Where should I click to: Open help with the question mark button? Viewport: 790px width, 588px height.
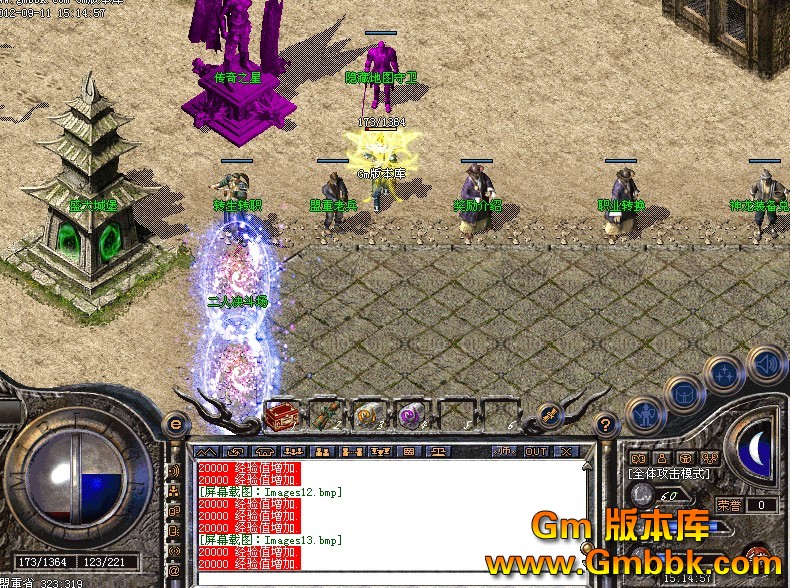tap(603, 424)
